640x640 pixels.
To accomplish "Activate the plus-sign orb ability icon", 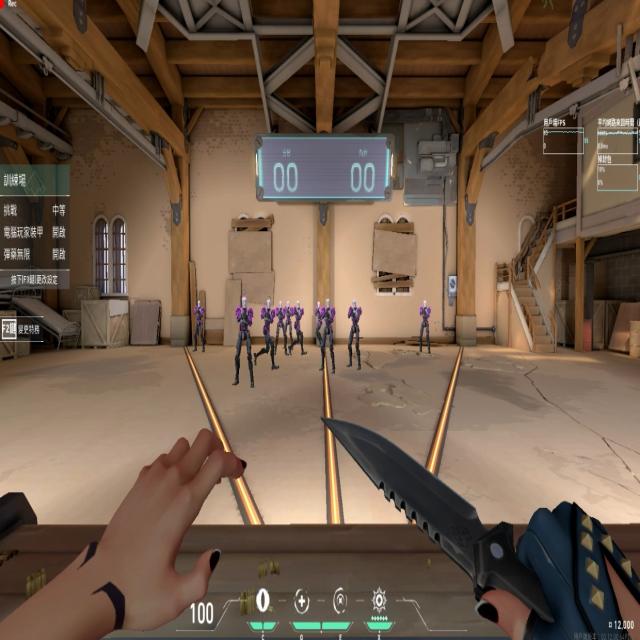I will (x=302, y=601).
